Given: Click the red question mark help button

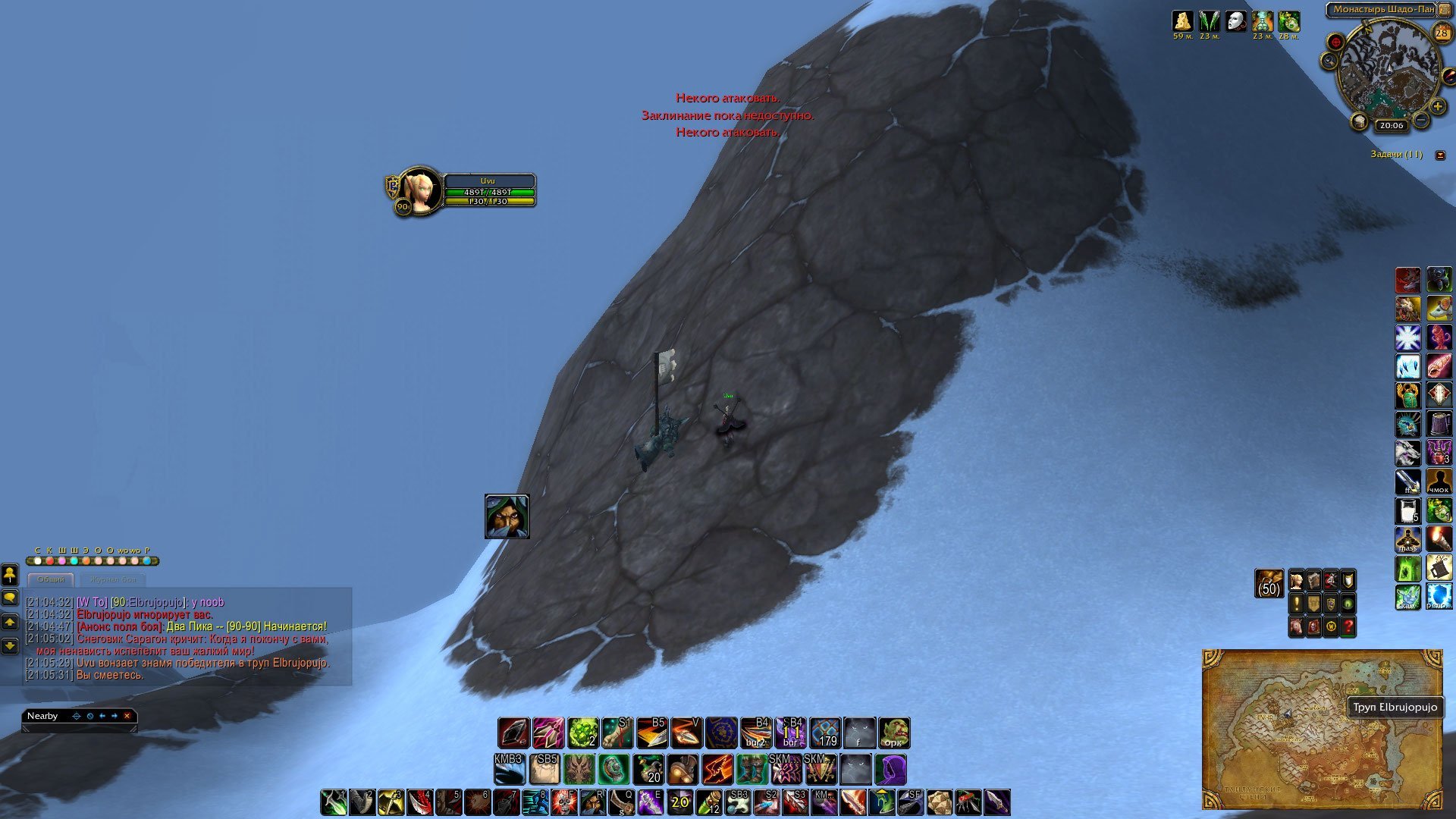Looking at the screenshot, I should [x=1348, y=627].
